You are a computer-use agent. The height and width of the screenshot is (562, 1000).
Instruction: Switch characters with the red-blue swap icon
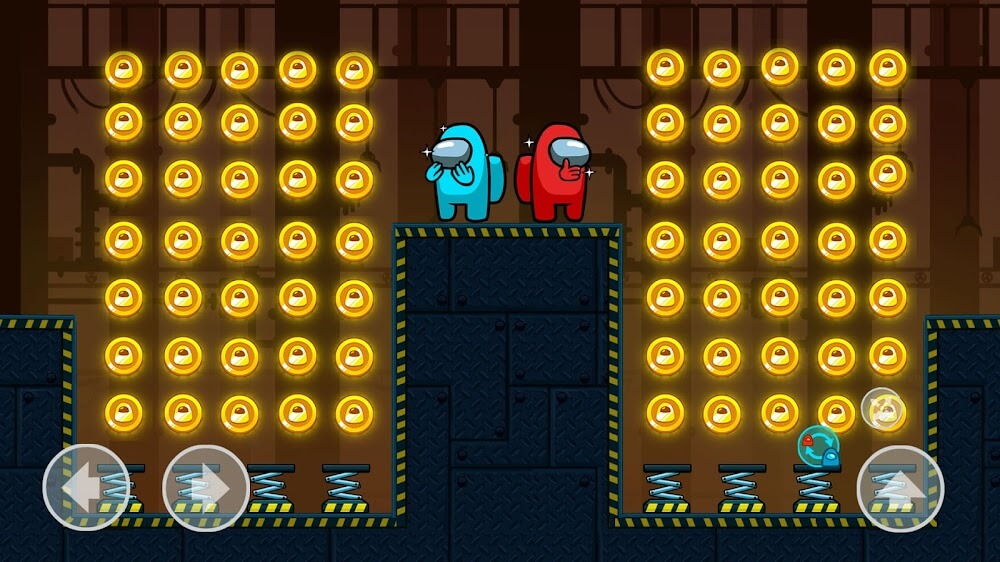pyautogui.click(x=818, y=446)
